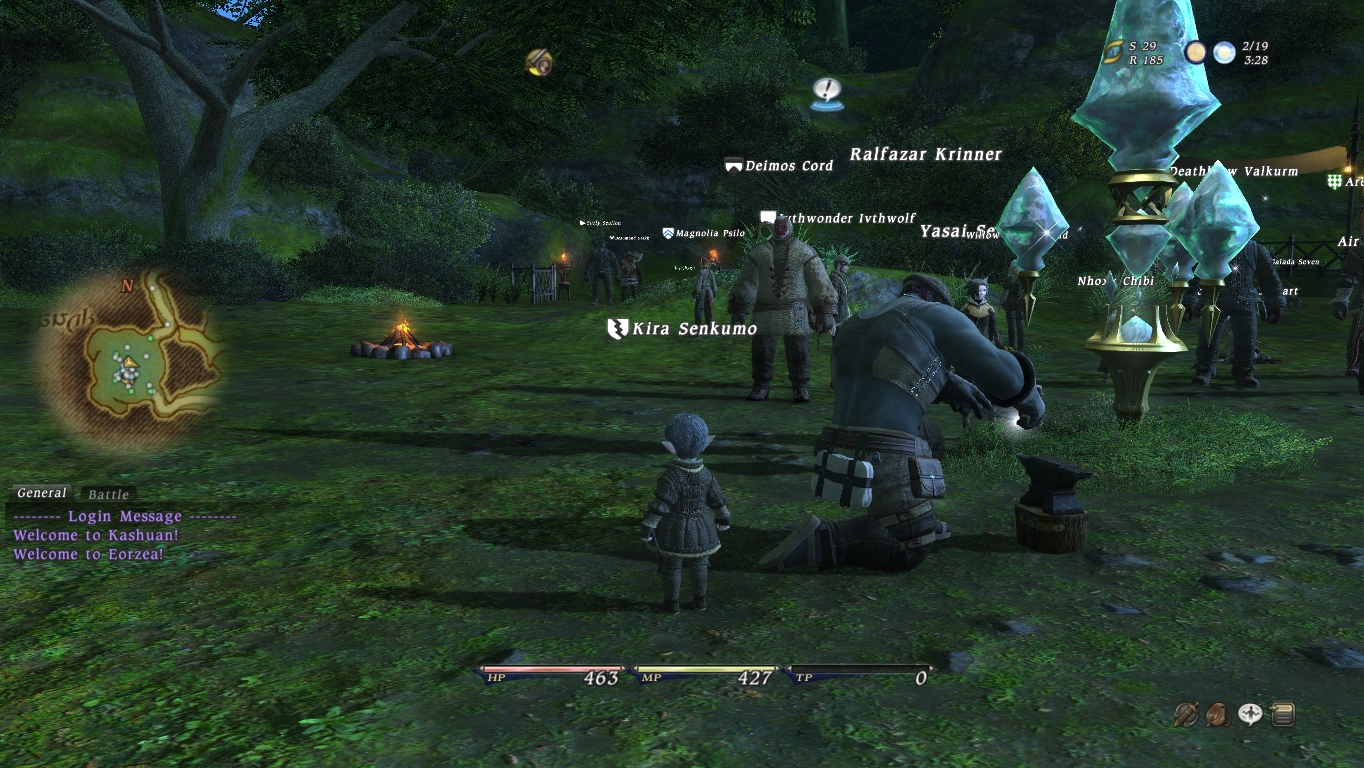Open the sword and shield gear icon
Image resolution: width=1364 pixels, height=768 pixels.
click(1186, 714)
